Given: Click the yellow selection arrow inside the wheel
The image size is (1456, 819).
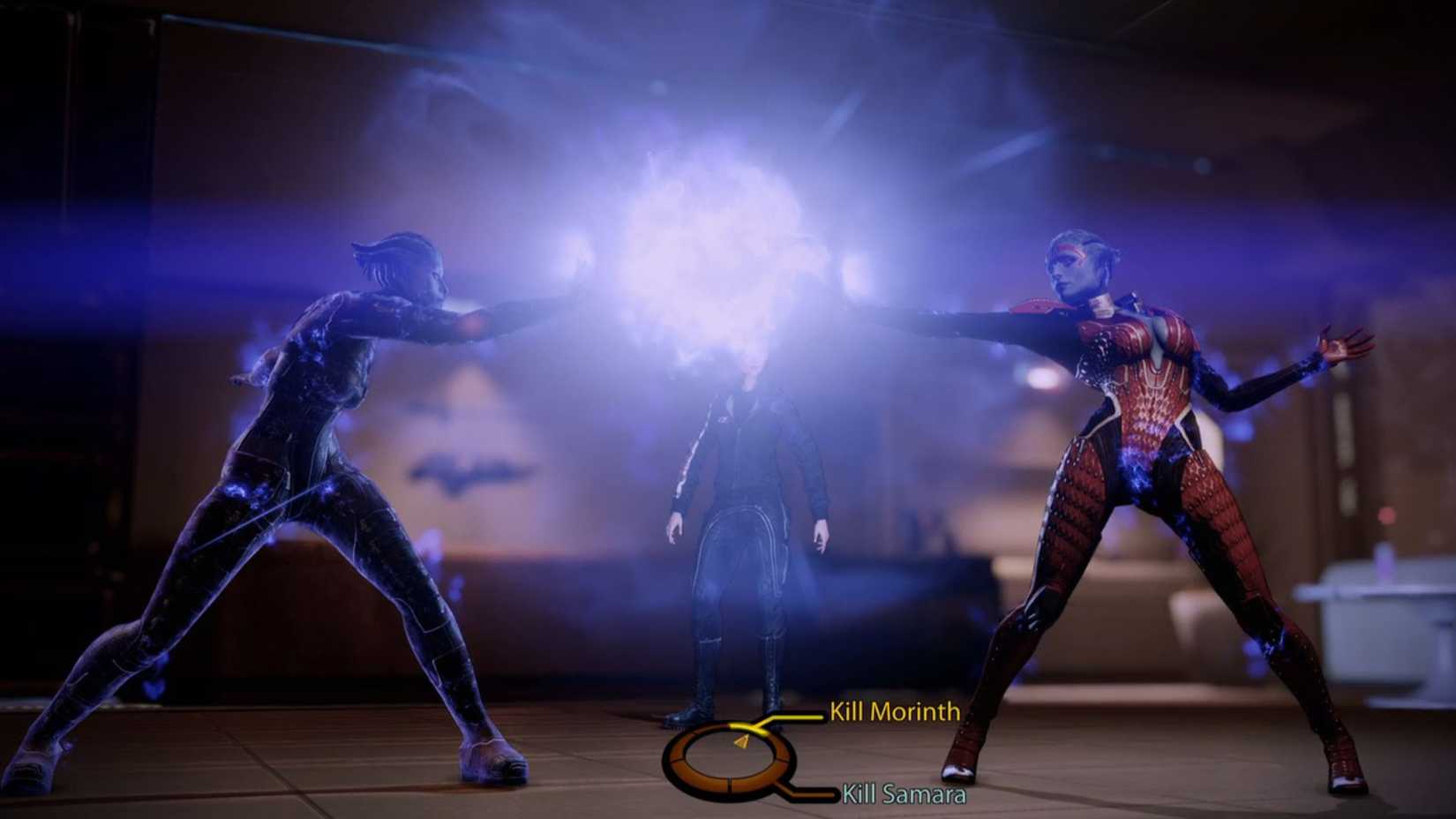Looking at the screenshot, I should [x=741, y=741].
